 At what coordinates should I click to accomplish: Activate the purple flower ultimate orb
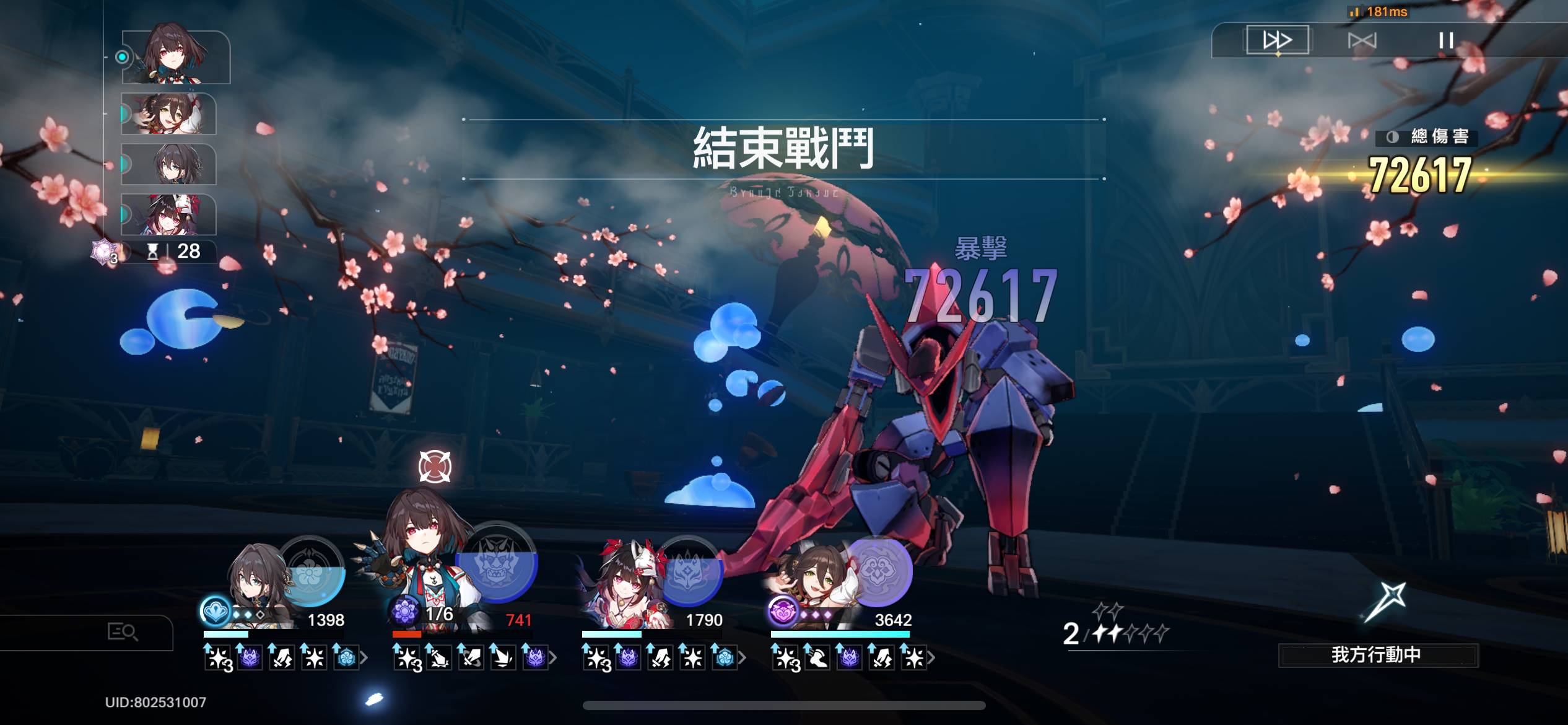pos(878,571)
